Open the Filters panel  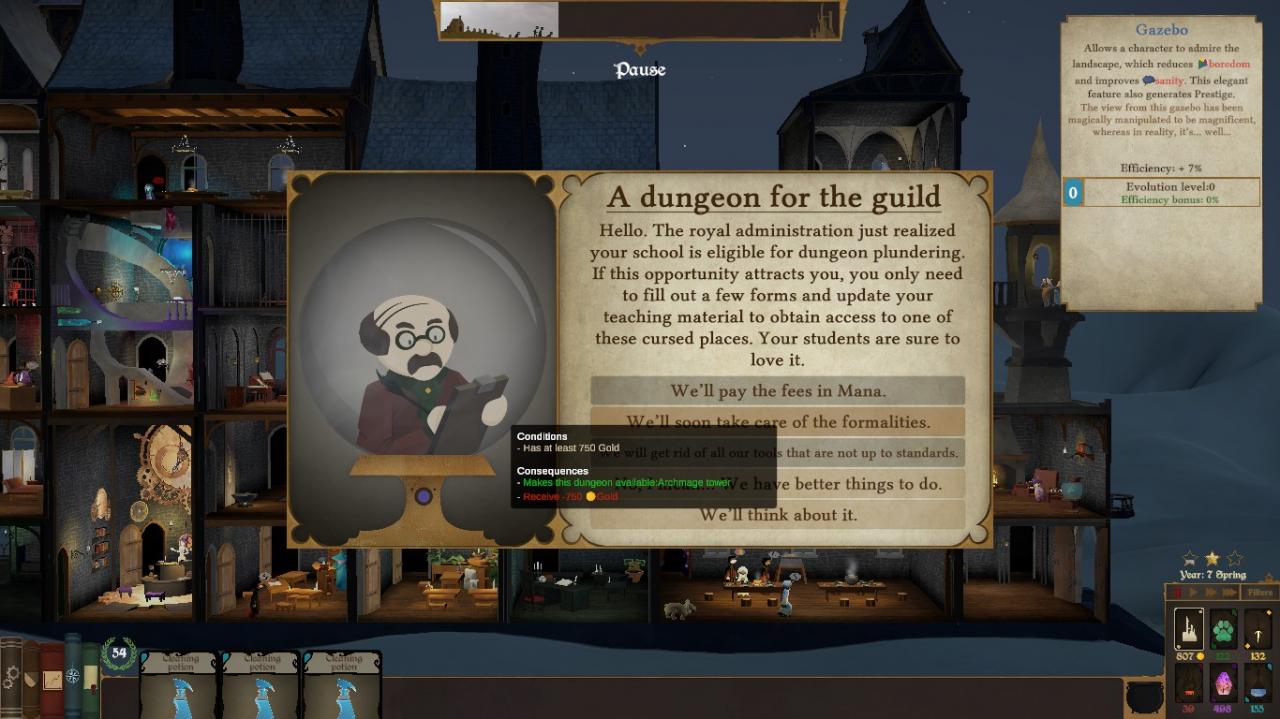pyautogui.click(x=1259, y=592)
